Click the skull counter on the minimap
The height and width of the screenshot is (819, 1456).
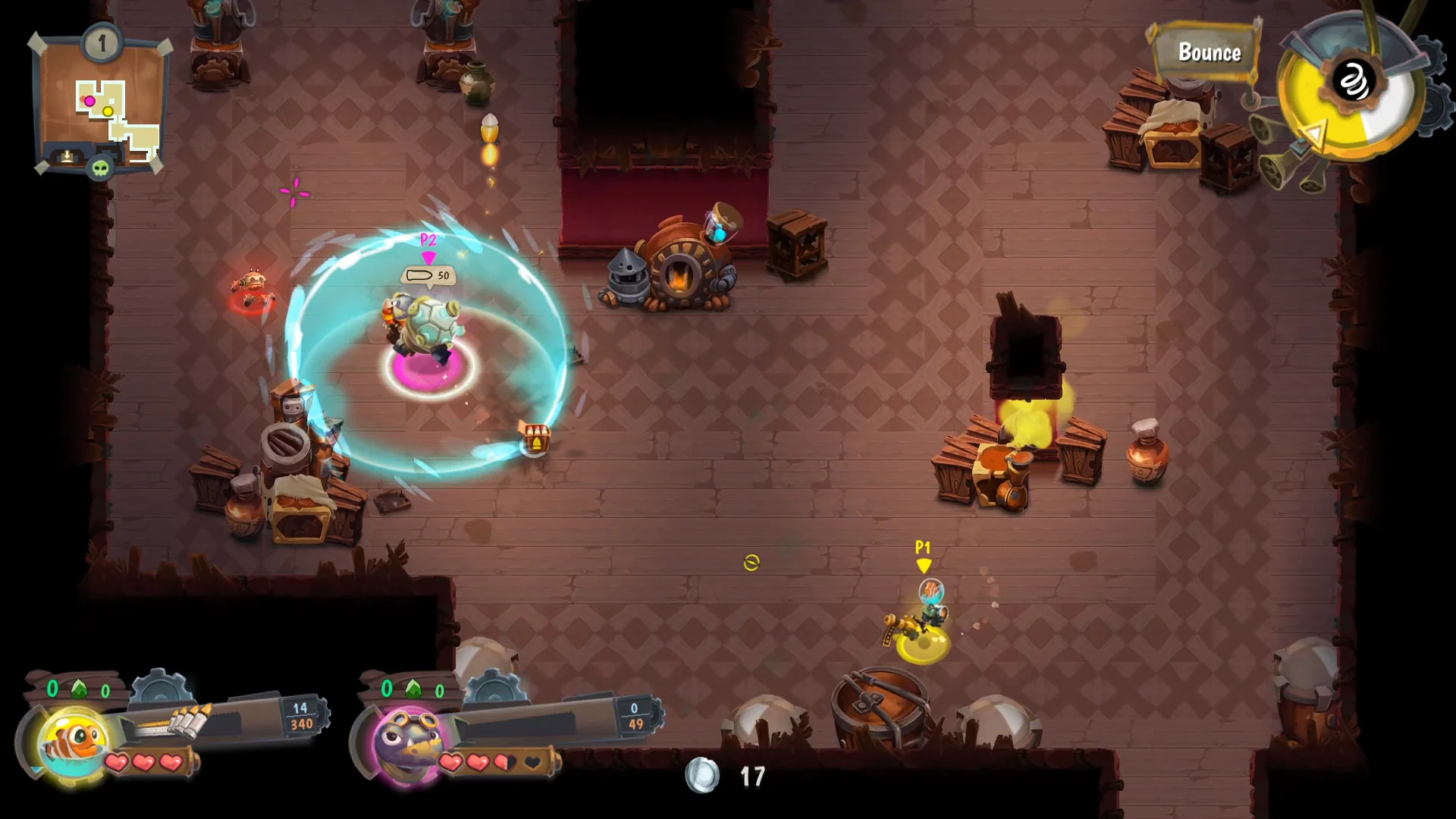tap(100, 168)
